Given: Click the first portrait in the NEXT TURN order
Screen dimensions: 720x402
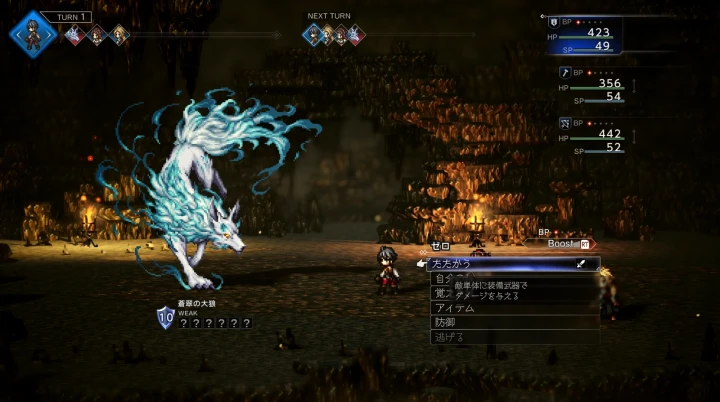Looking at the screenshot, I should point(313,35).
